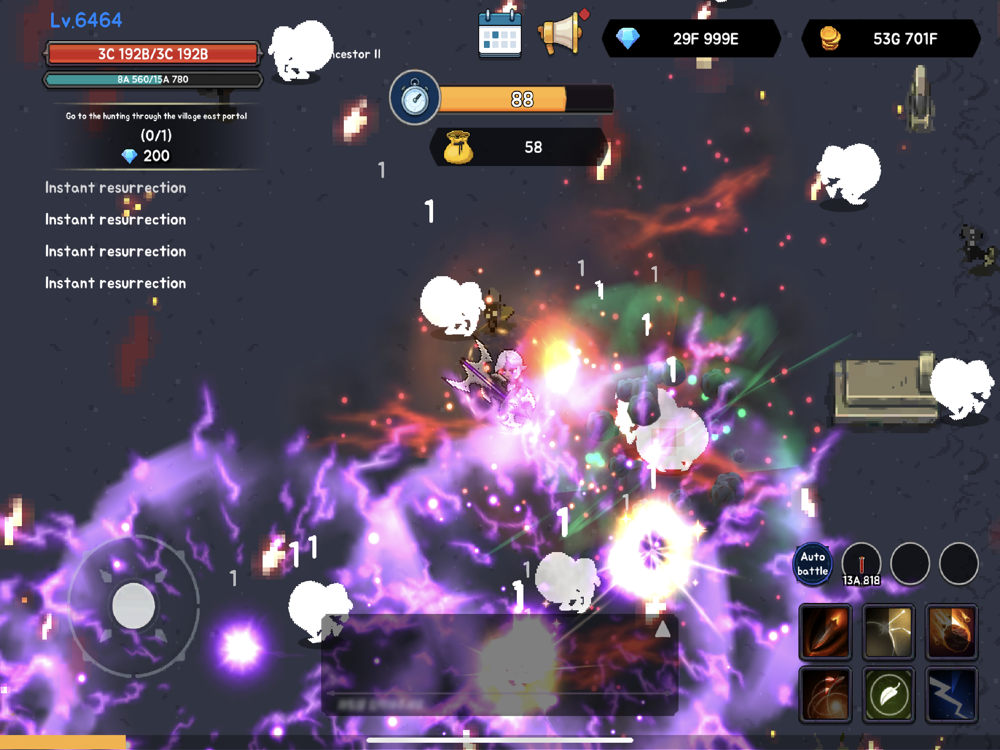Activate the swirling fire orb skill
The height and width of the screenshot is (750, 1000).
pyautogui.click(x=826, y=694)
